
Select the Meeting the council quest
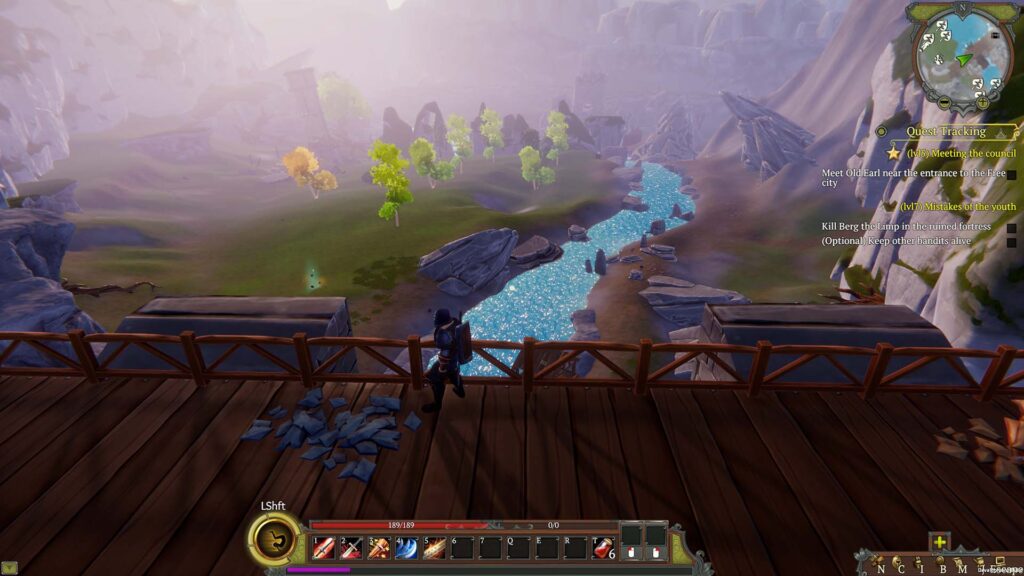pyautogui.click(x=960, y=153)
